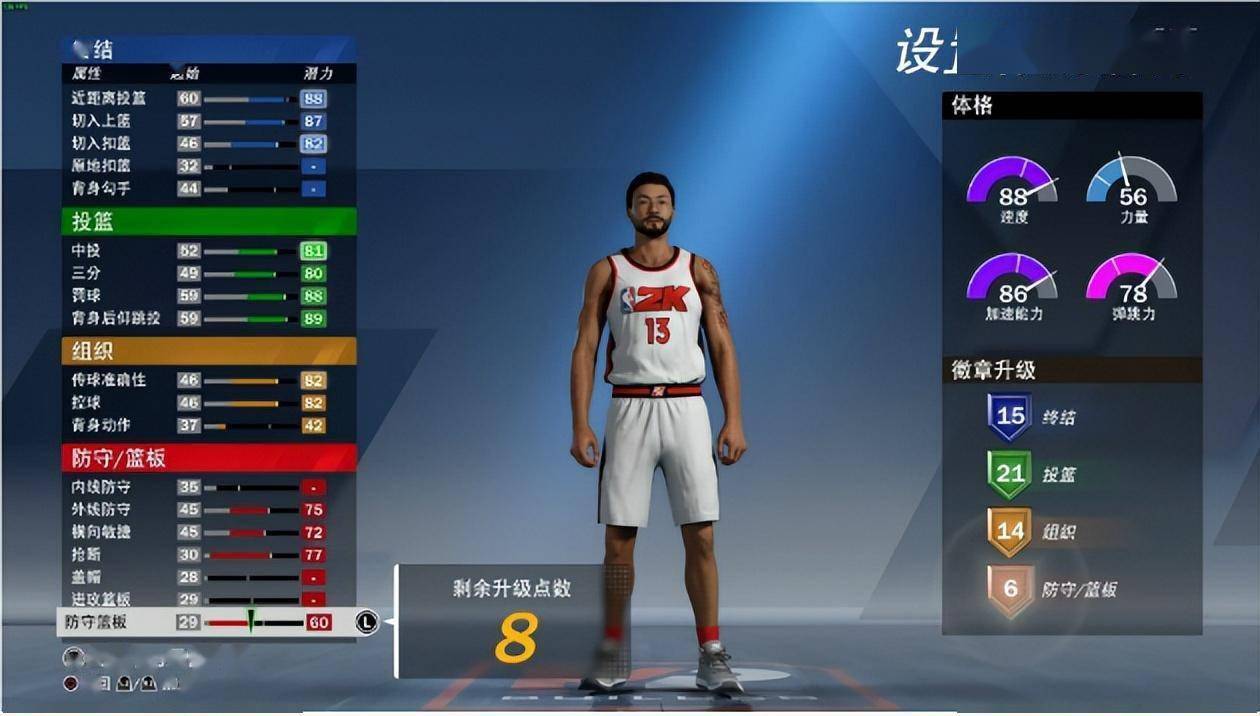Select the 横向敏捷 attribute row
The height and width of the screenshot is (716, 1260).
coord(200,532)
